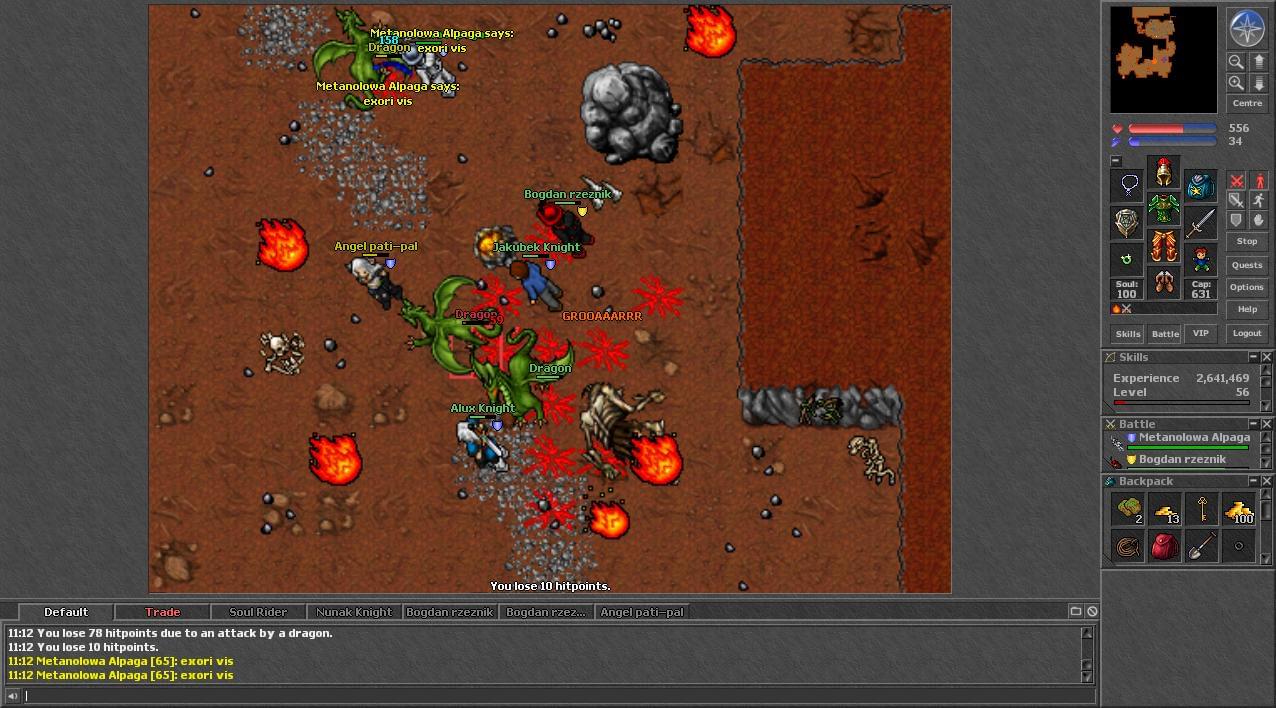This screenshot has height=708, width=1276.
Task: Click the compass rose above the minimap zoom buttons
Action: [x=1247, y=28]
